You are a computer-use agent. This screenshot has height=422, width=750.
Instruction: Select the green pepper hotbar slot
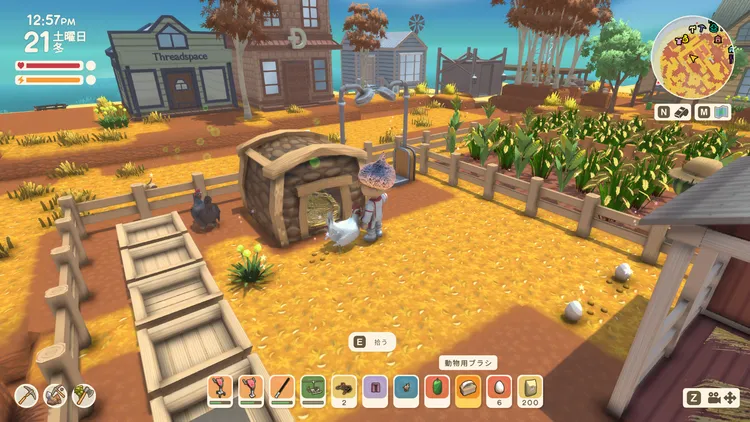437,387
